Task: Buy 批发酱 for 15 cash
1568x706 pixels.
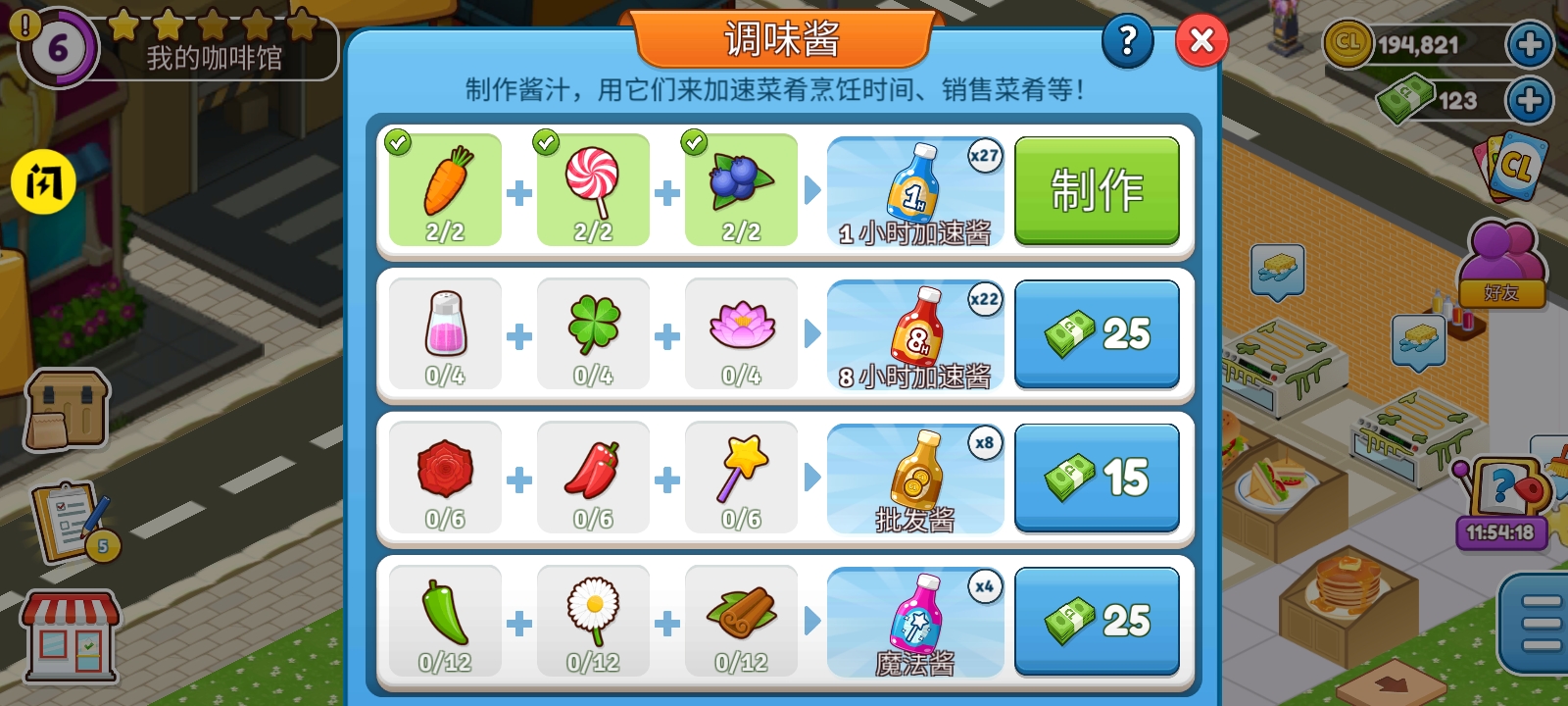Action: click(1096, 478)
